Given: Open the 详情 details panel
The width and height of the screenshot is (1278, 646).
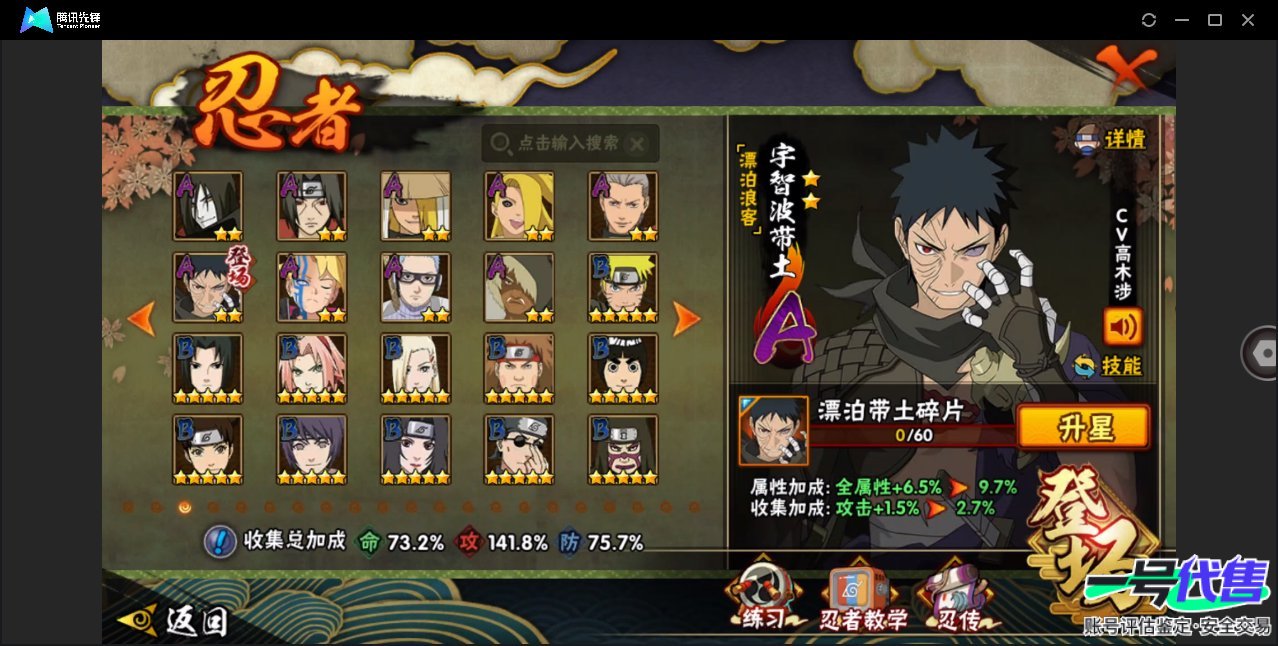Looking at the screenshot, I should pyautogui.click(x=1110, y=139).
